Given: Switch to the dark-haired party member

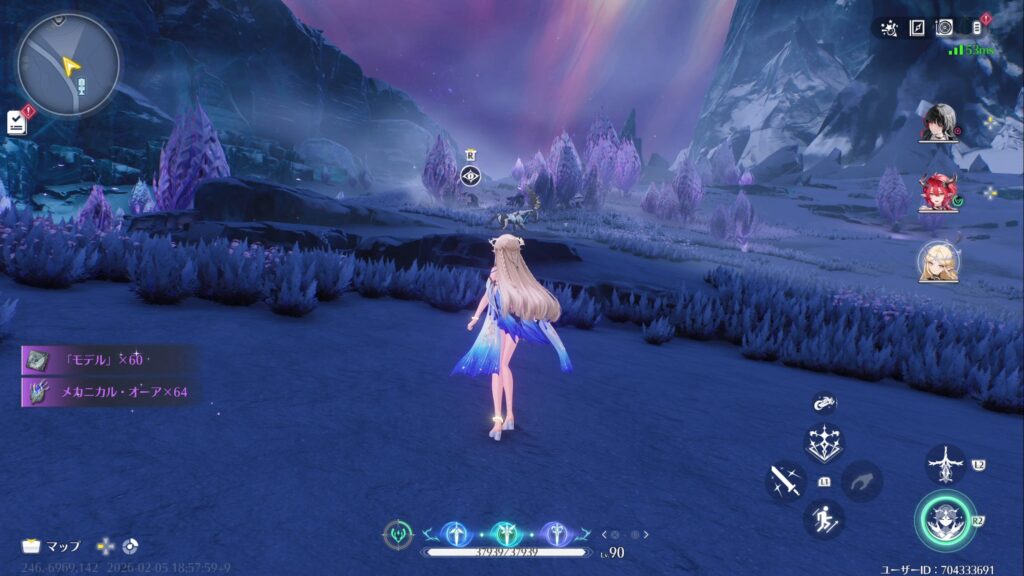Looking at the screenshot, I should (x=938, y=122).
